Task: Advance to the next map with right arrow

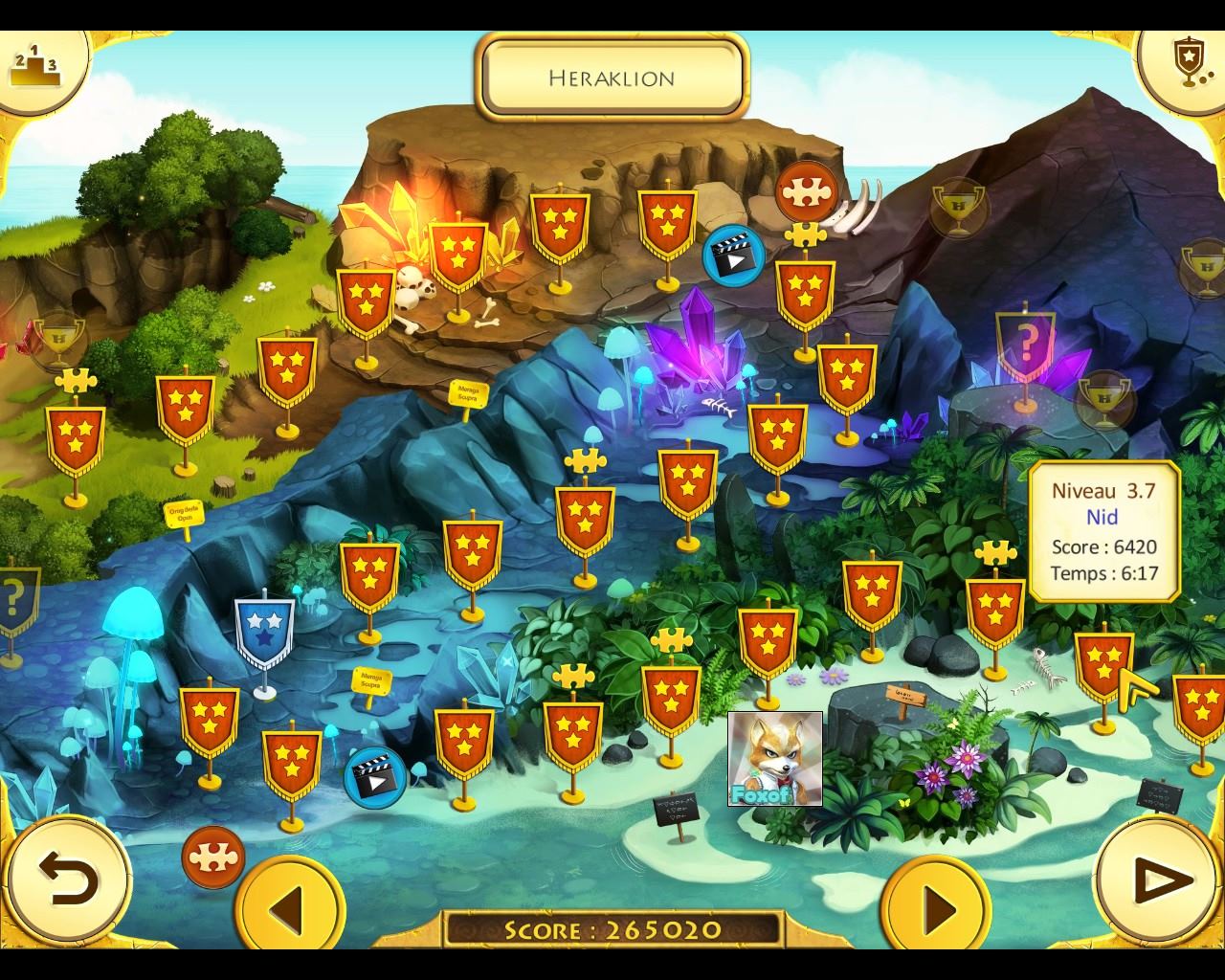Action: click(936, 904)
